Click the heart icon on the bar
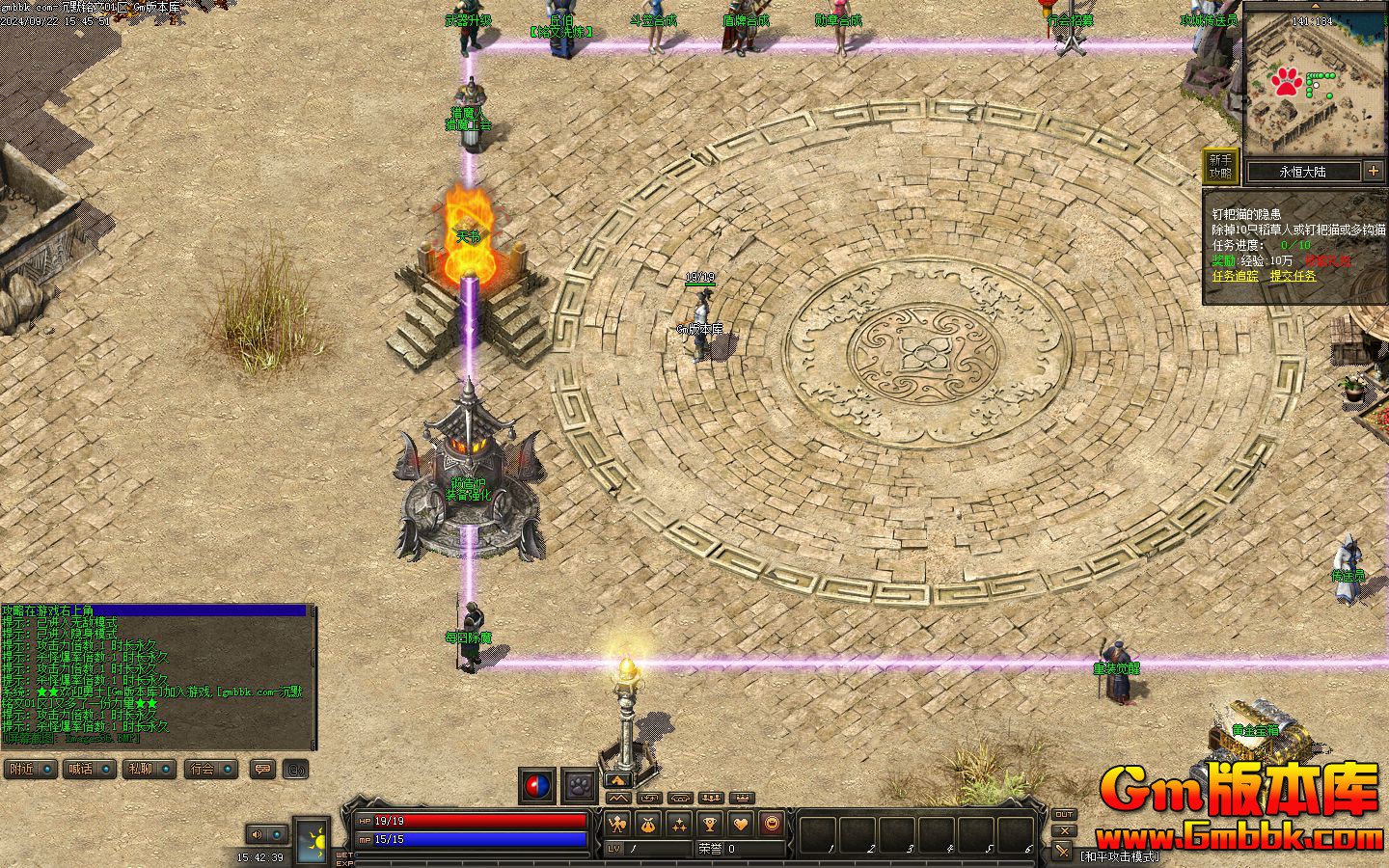The height and width of the screenshot is (868, 1389). pyautogui.click(x=741, y=824)
